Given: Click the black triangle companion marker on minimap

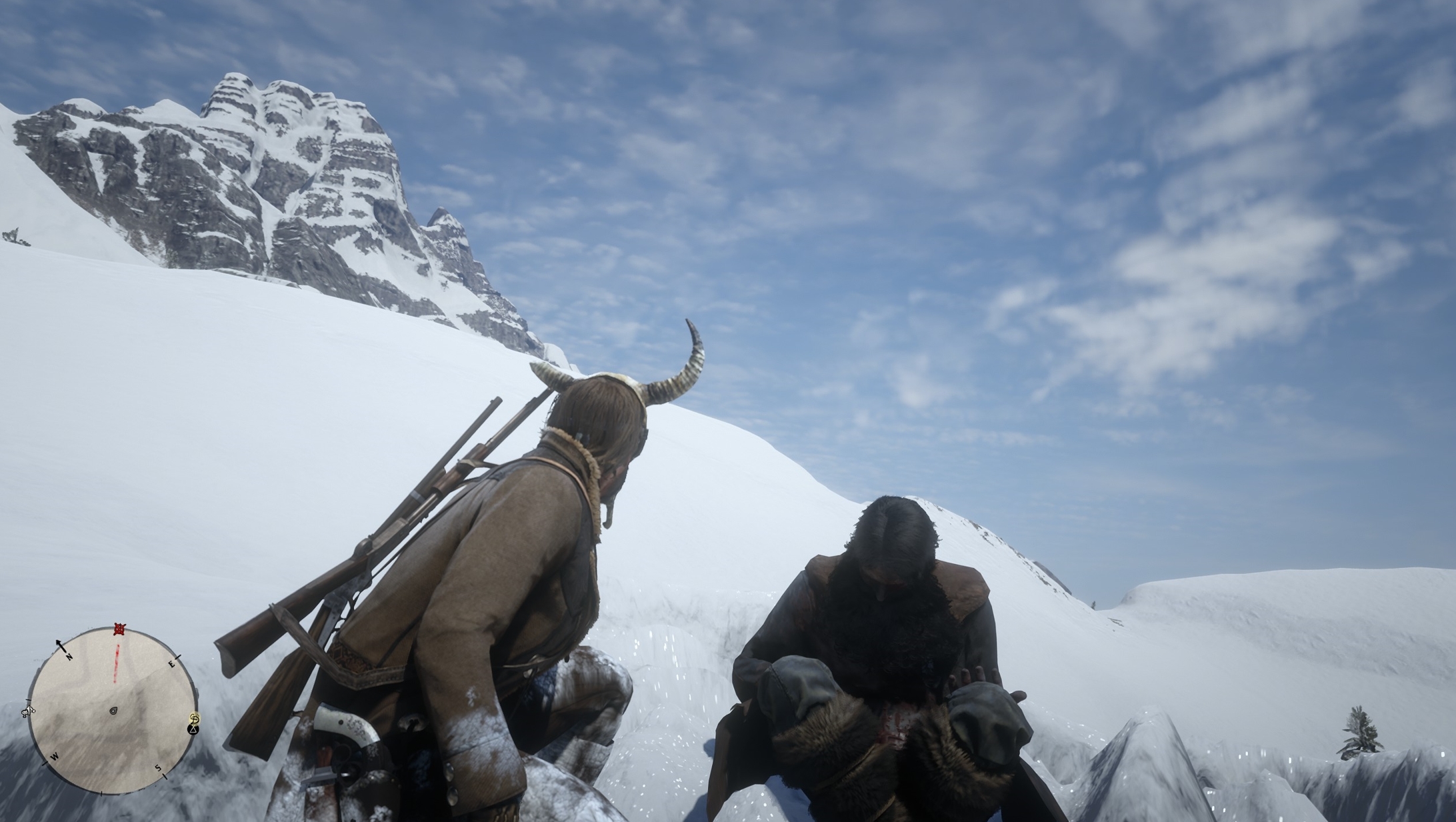Looking at the screenshot, I should pos(193,730).
